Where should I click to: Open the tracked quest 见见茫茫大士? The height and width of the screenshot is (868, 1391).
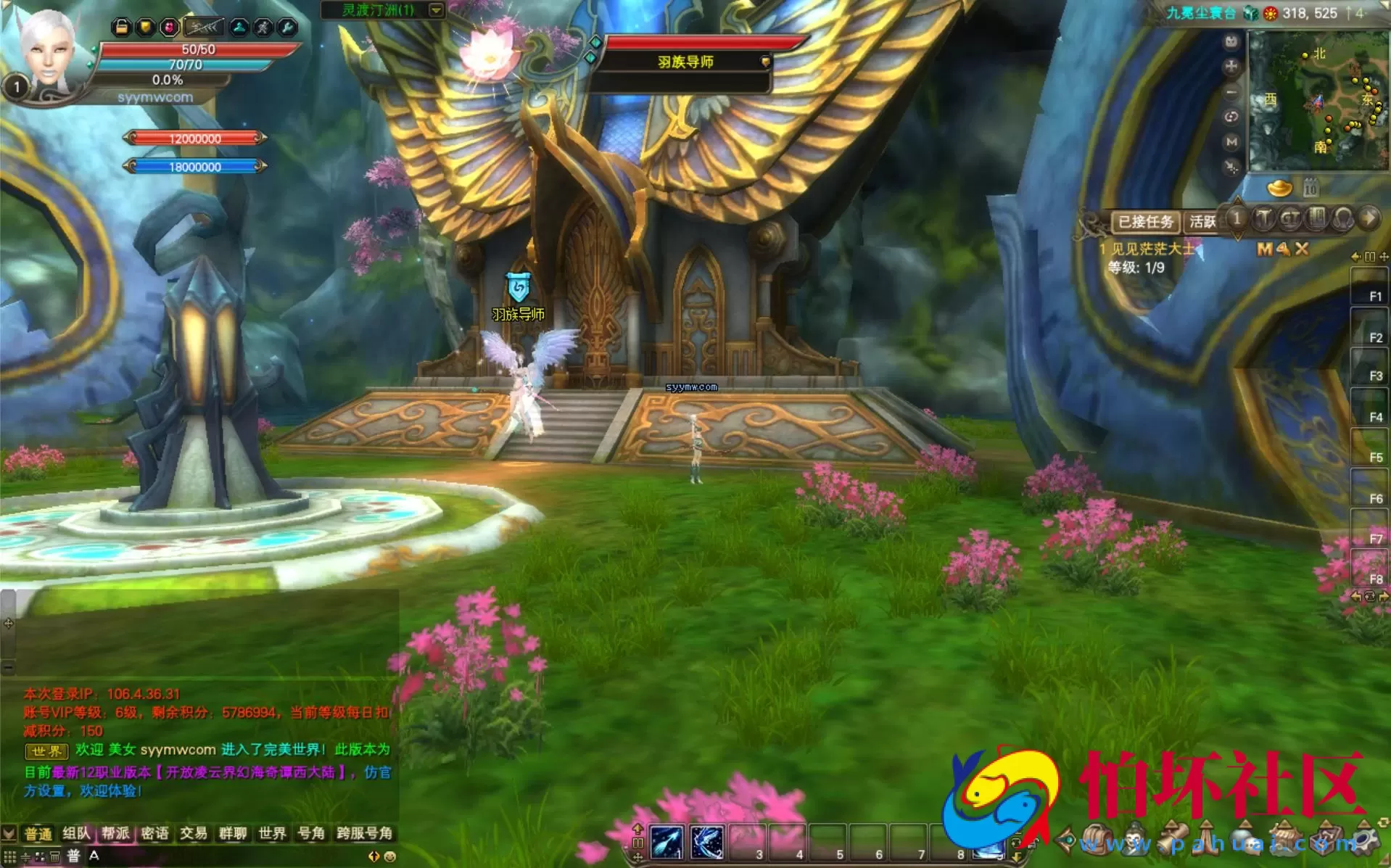pos(1152,249)
